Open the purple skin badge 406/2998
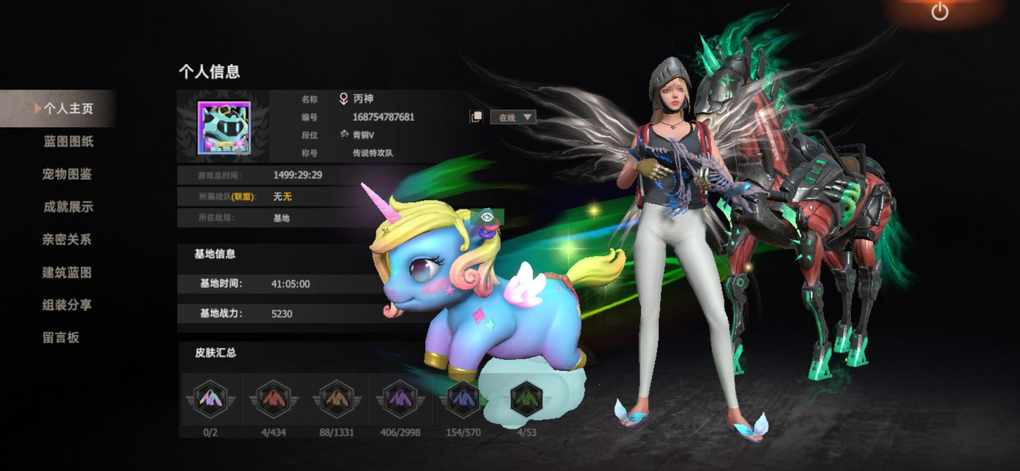Screen dimensions: 1020x471 click(x=398, y=399)
